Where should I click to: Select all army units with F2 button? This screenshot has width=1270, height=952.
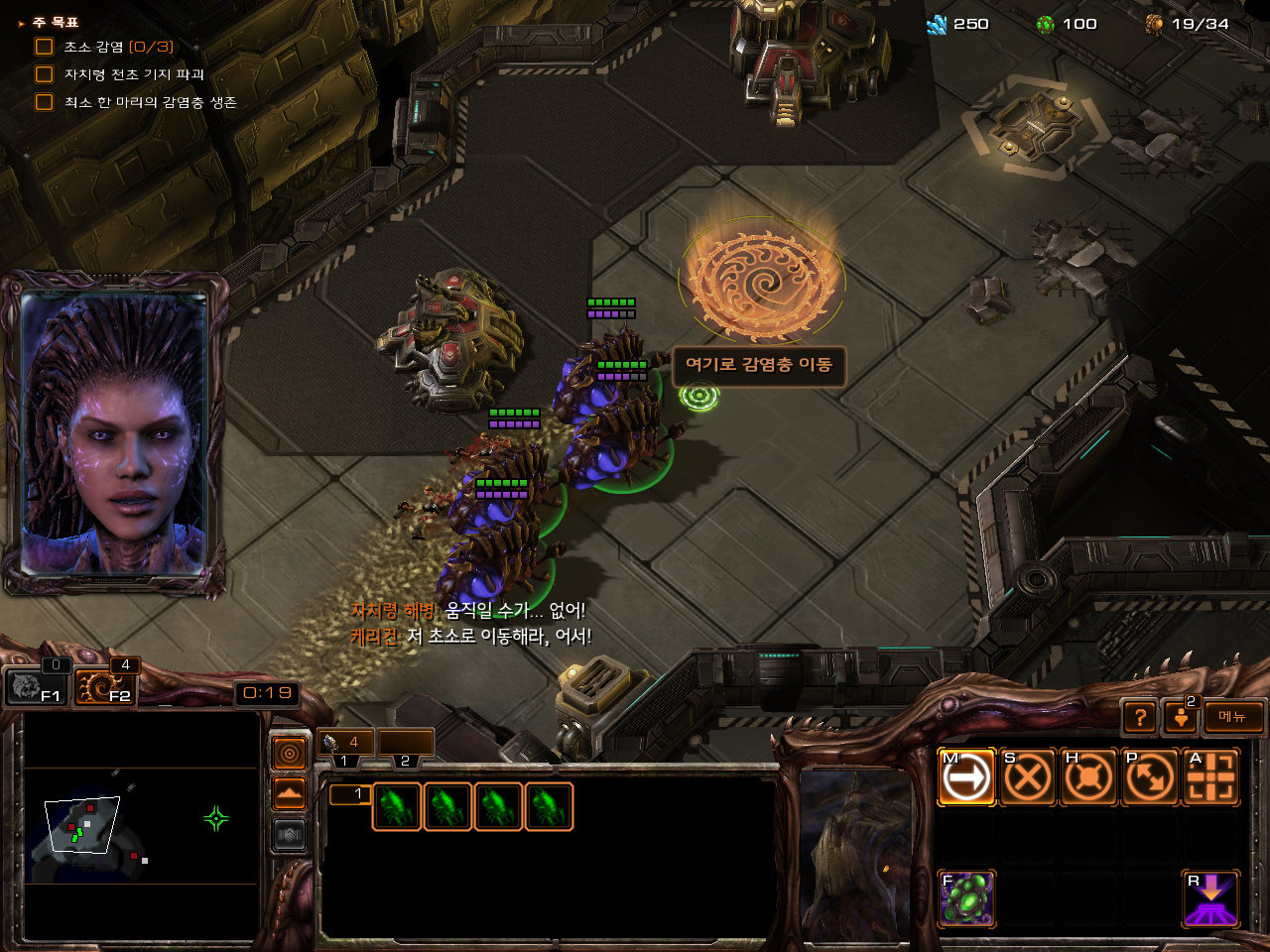(x=105, y=685)
